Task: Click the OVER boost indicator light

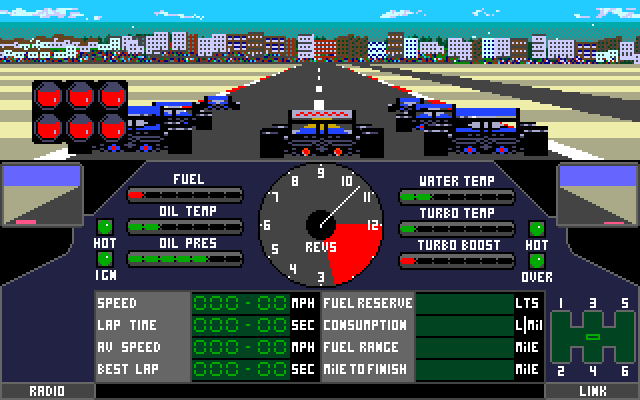Action: coord(537,259)
